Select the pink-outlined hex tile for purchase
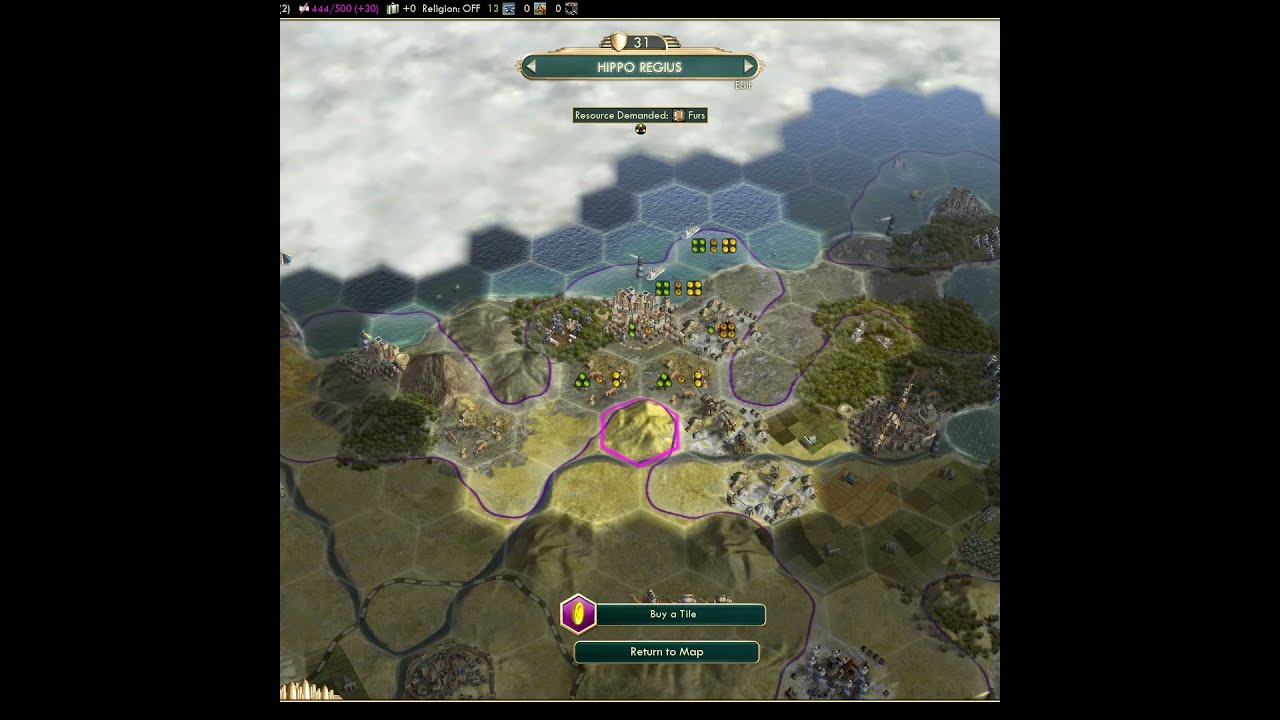Screen dimensions: 1280x720 pyautogui.click(x=640, y=431)
